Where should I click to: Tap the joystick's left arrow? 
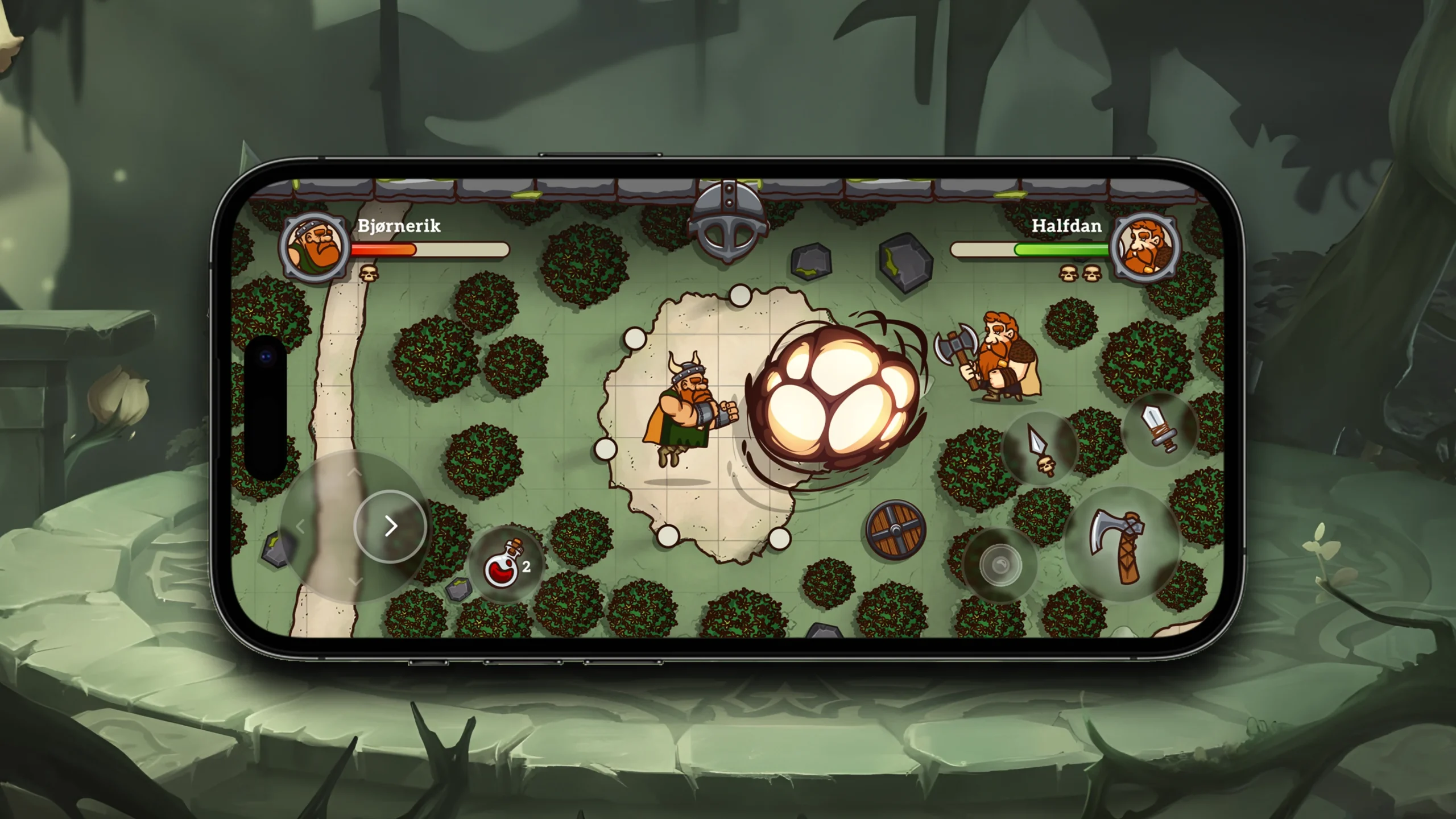(x=301, y=527)
